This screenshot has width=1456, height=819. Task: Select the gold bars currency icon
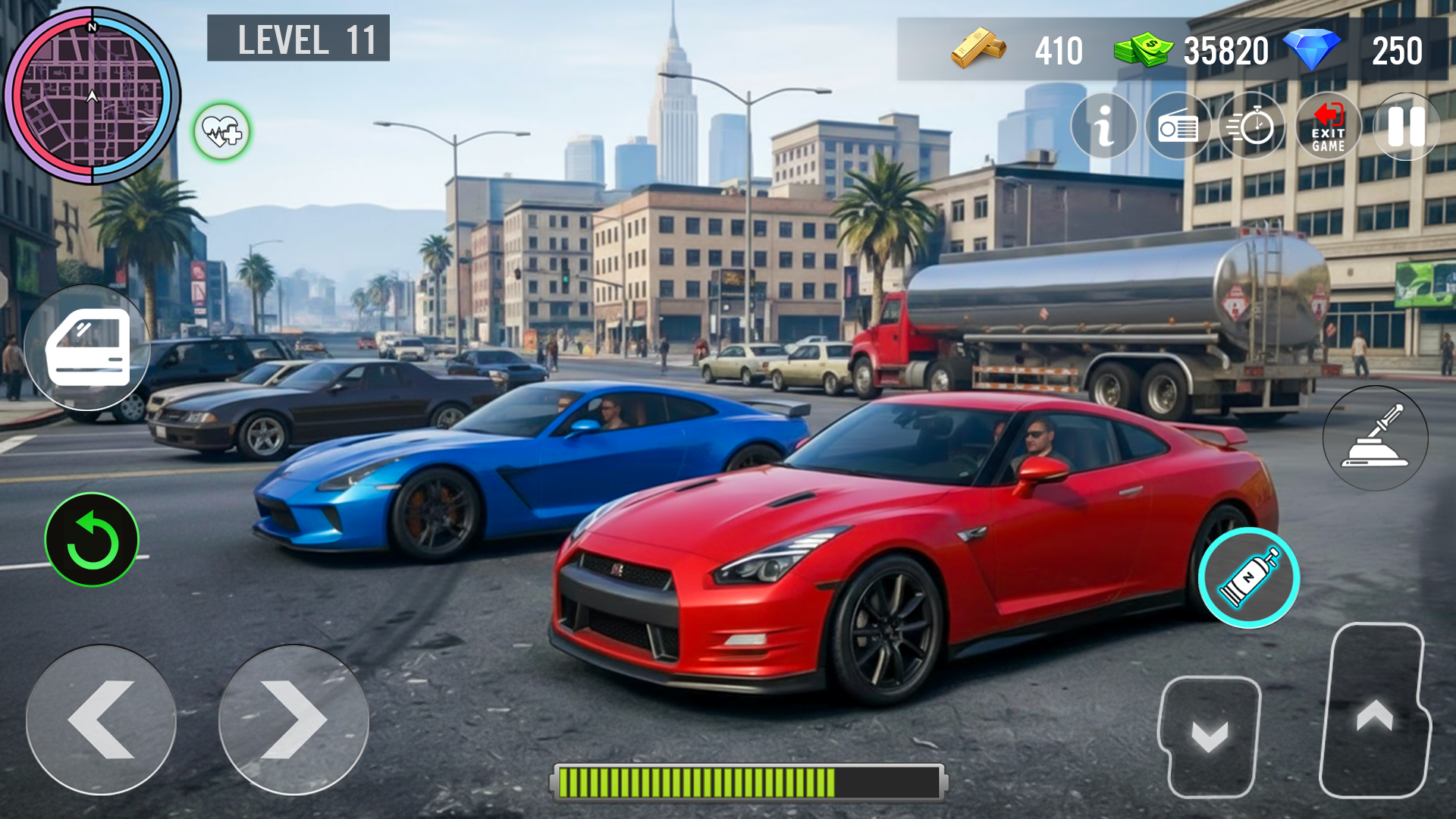coord(978,49)
